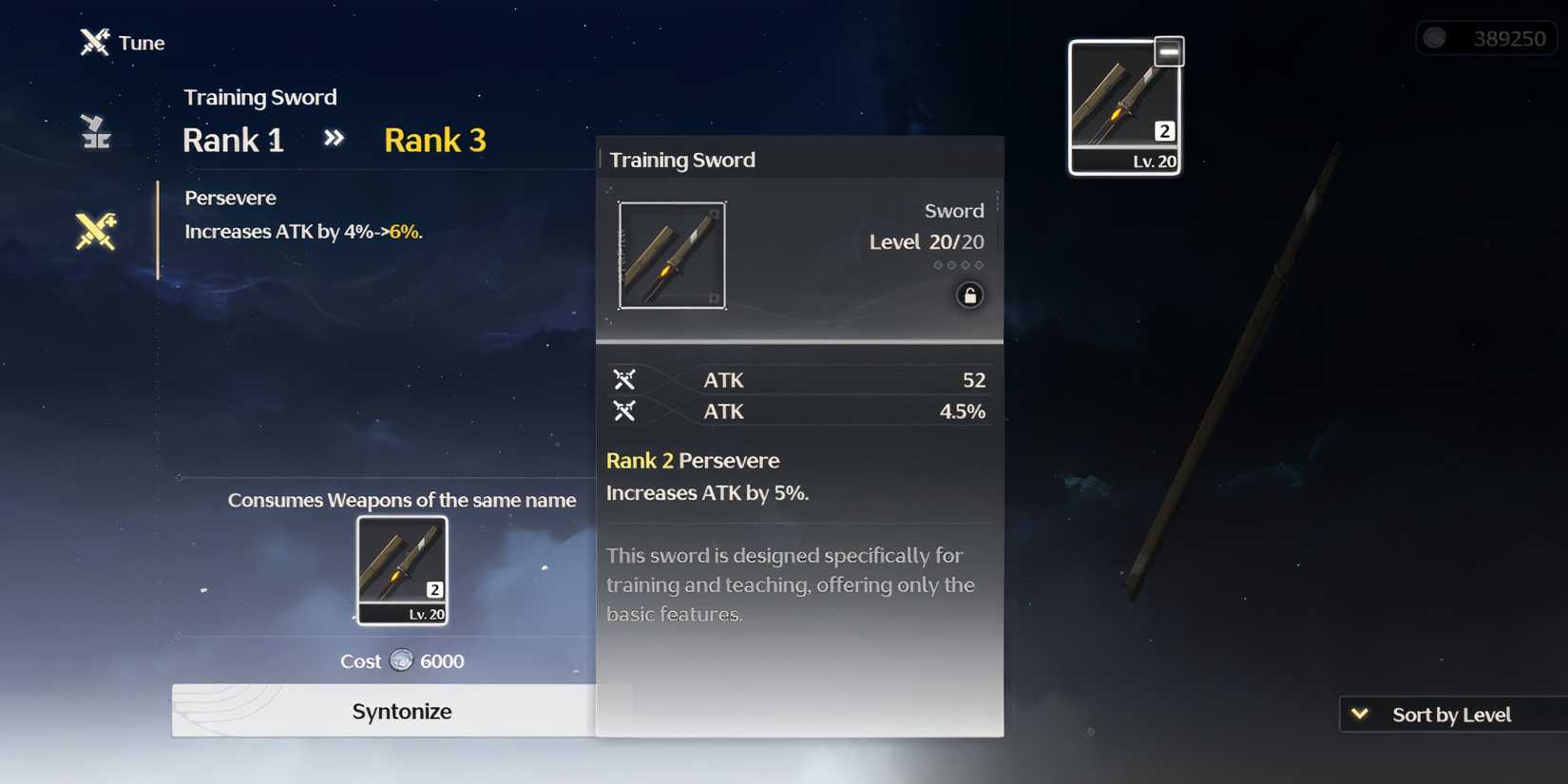
Task: Click the ATK stat sword icon
Action: click(625, 379)
